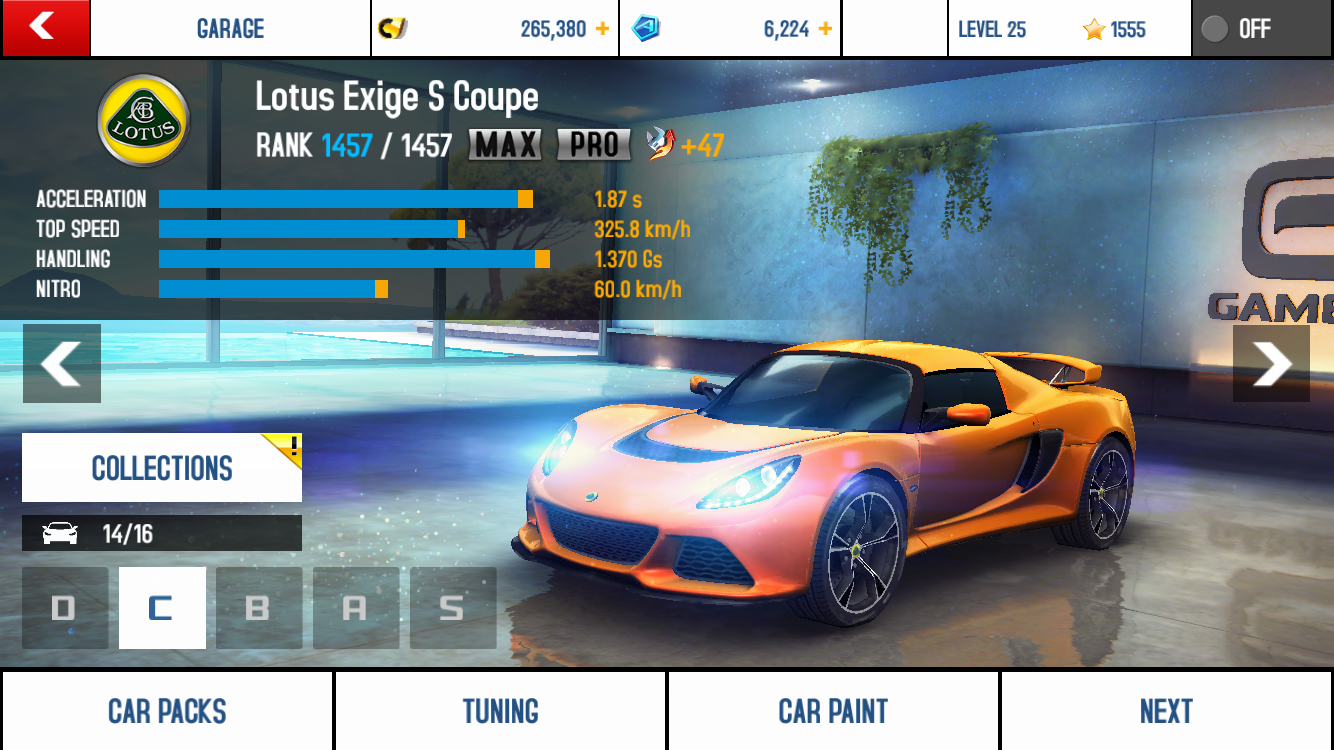Open the Car Packs shop
Image resolution: width=1334 pixels, height=750 pixels.
pyautogui.click(x=167, y=711)
